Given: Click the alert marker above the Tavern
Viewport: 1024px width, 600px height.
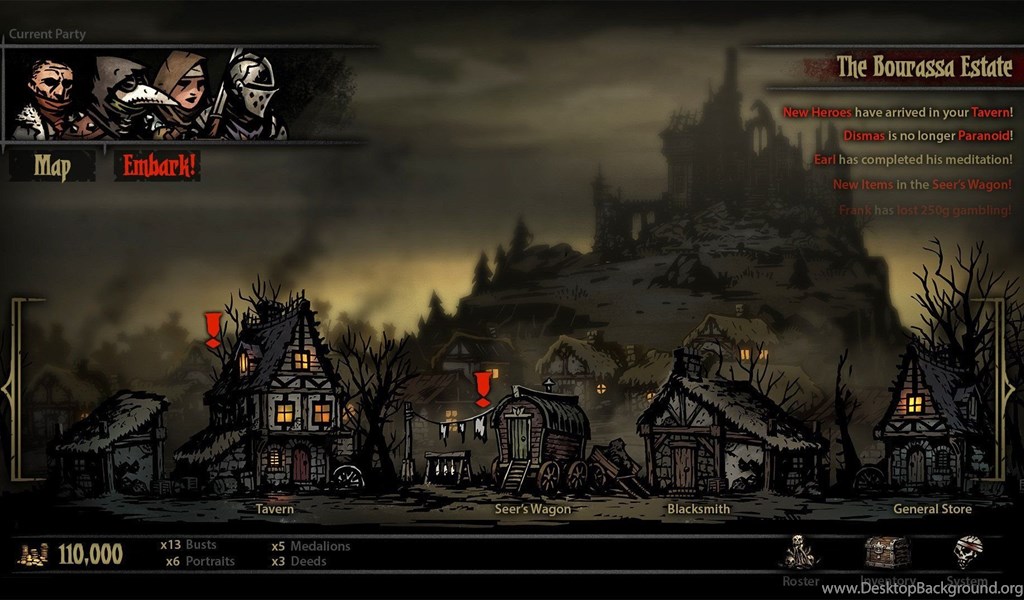Looking at the screenshot, I should (x=213, y=329).
